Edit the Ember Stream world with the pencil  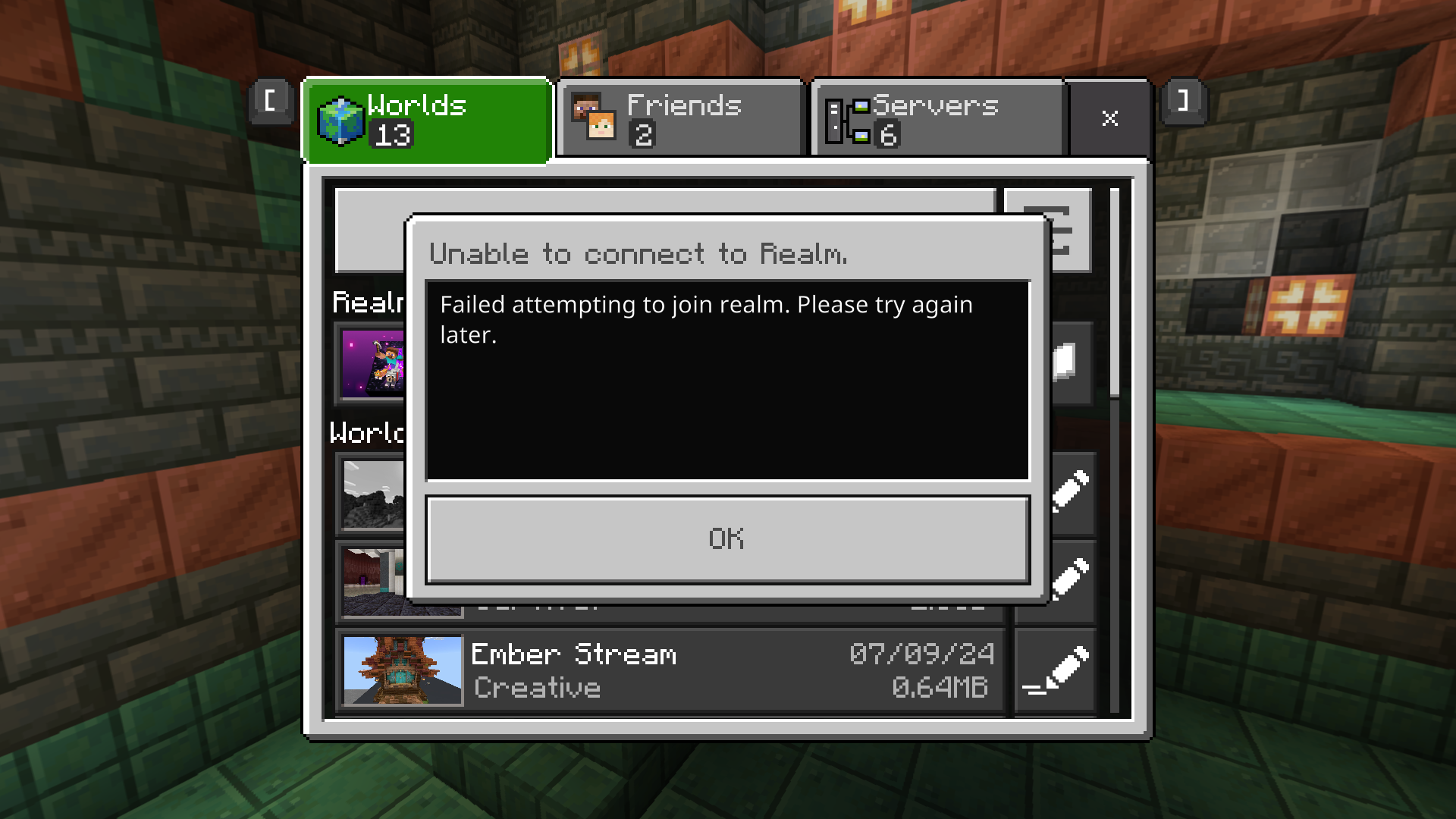[x=1056, y=671]
